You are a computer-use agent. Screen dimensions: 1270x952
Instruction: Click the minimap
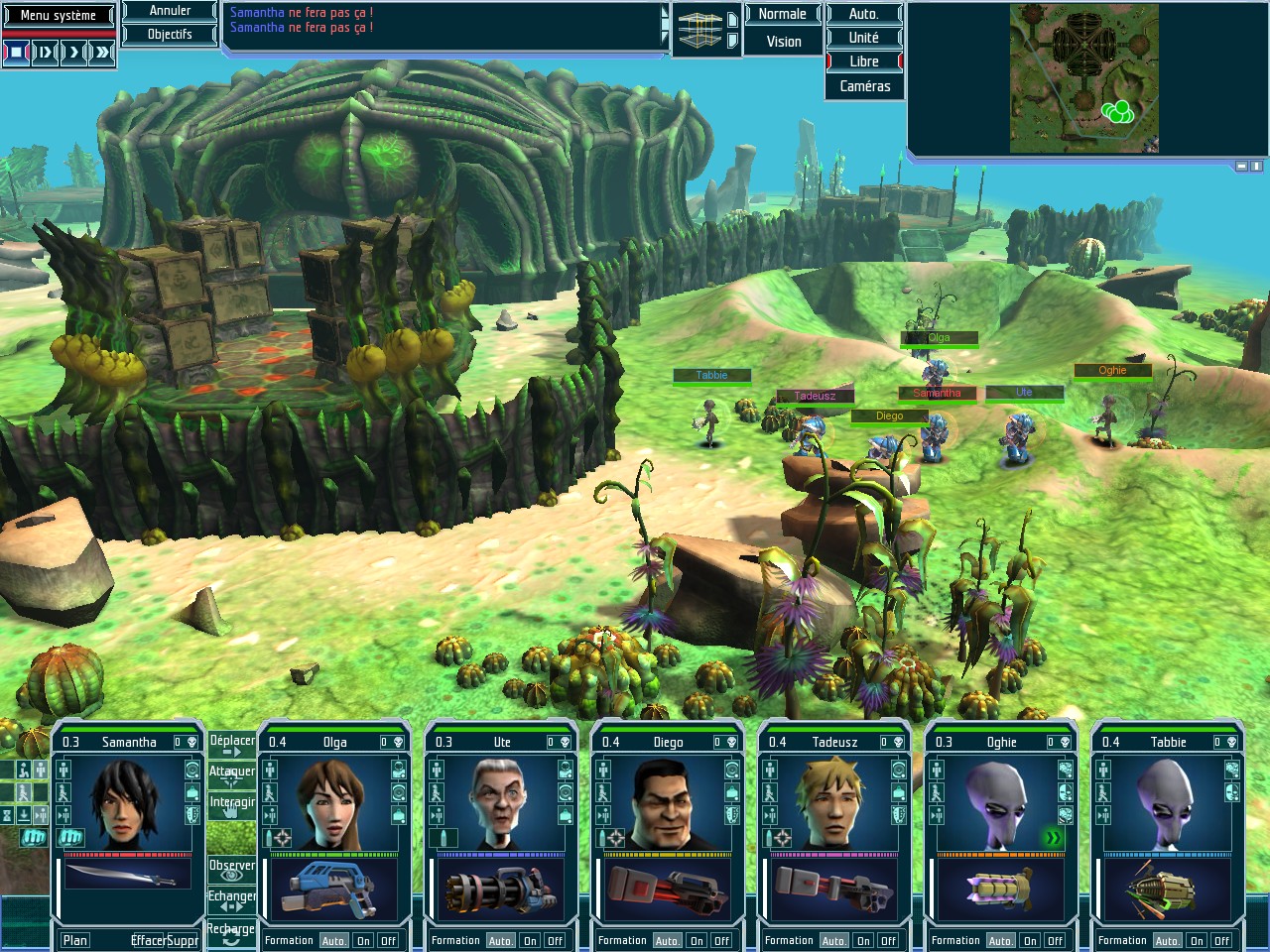[x=1083, y=78]
